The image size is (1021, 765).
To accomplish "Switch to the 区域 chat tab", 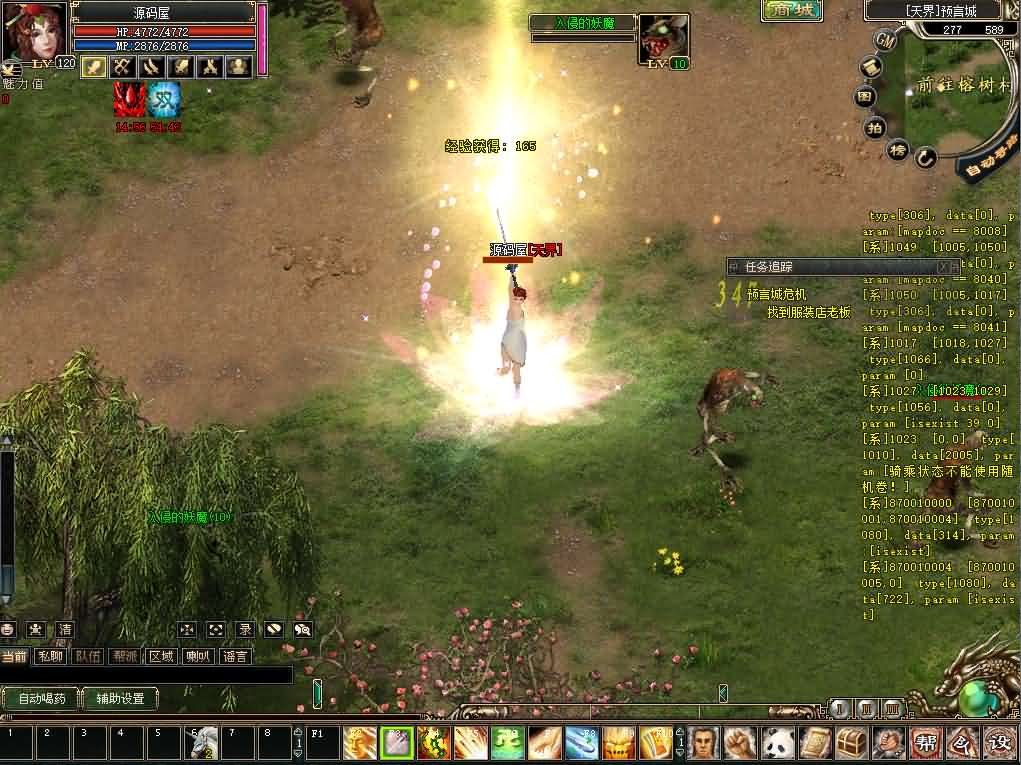I will pyautogui.click(x=161, y=656).
